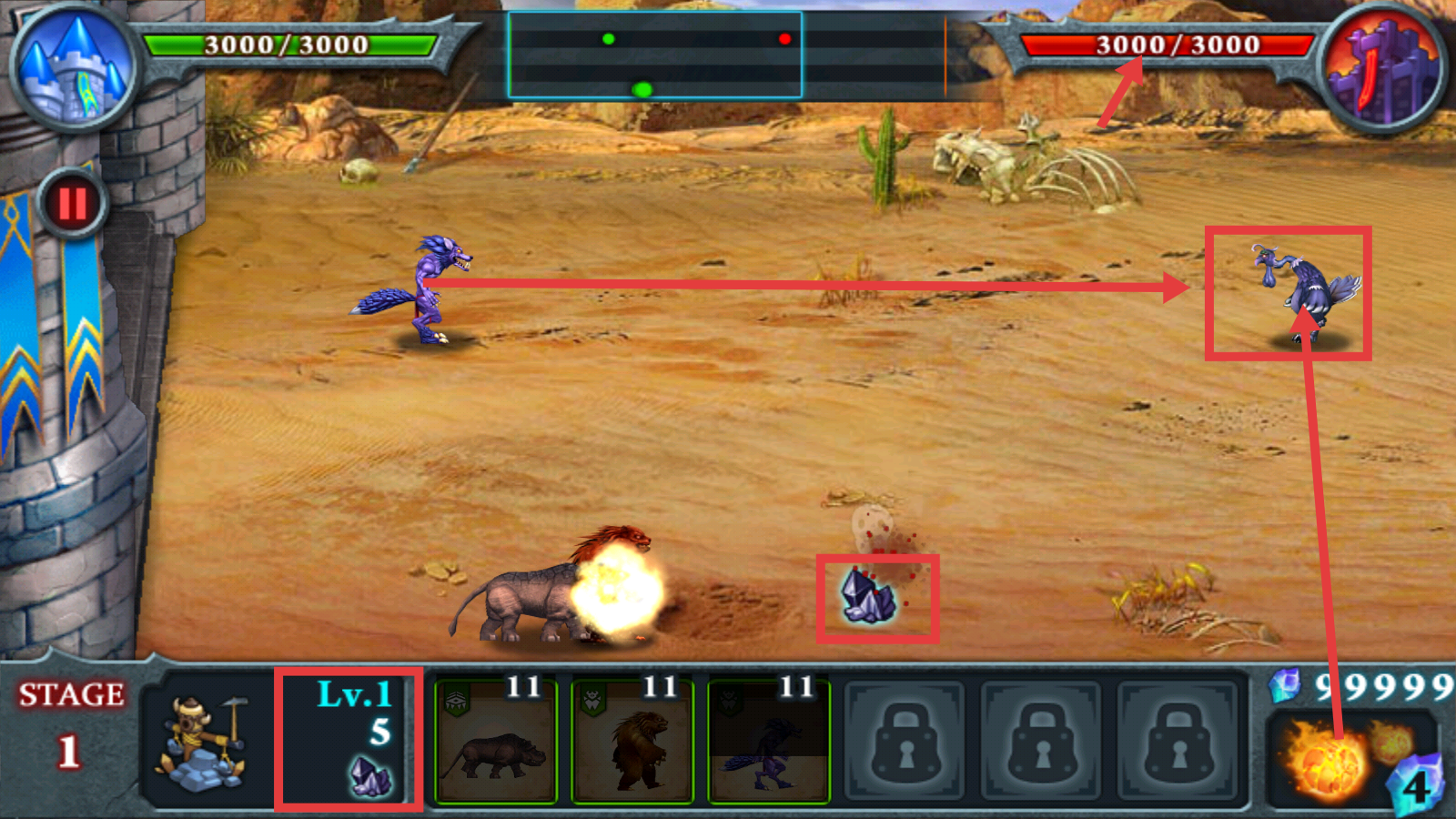Pause the game with the red pause button

click(72, 204)
